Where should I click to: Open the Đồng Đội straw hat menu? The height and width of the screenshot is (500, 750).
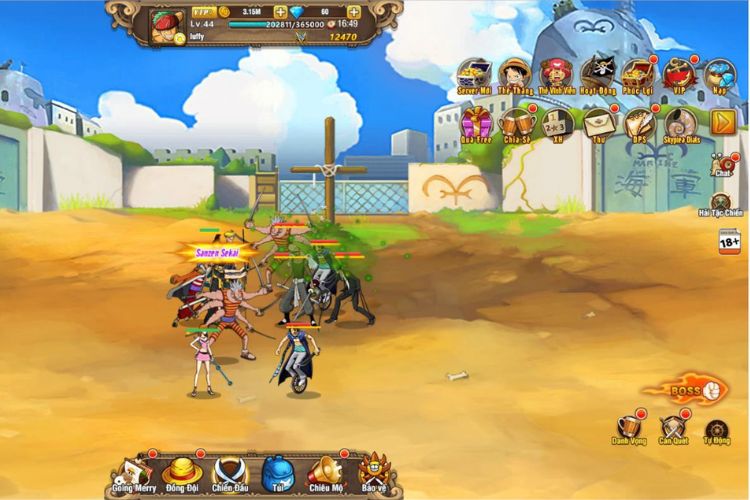tap(182, 471)
